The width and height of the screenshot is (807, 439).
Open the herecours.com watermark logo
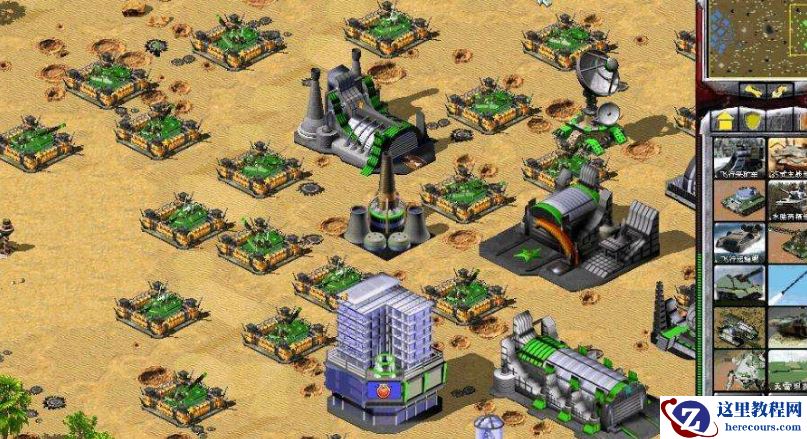(733, 417)
